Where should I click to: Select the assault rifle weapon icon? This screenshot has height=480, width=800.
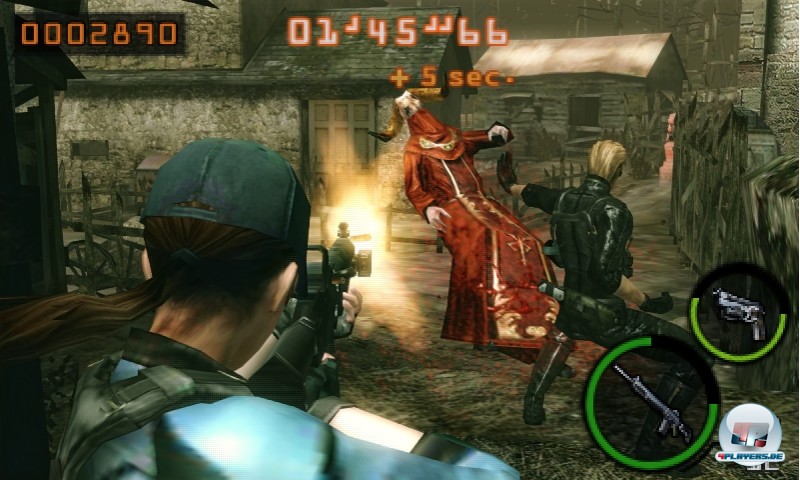(651, 400)
